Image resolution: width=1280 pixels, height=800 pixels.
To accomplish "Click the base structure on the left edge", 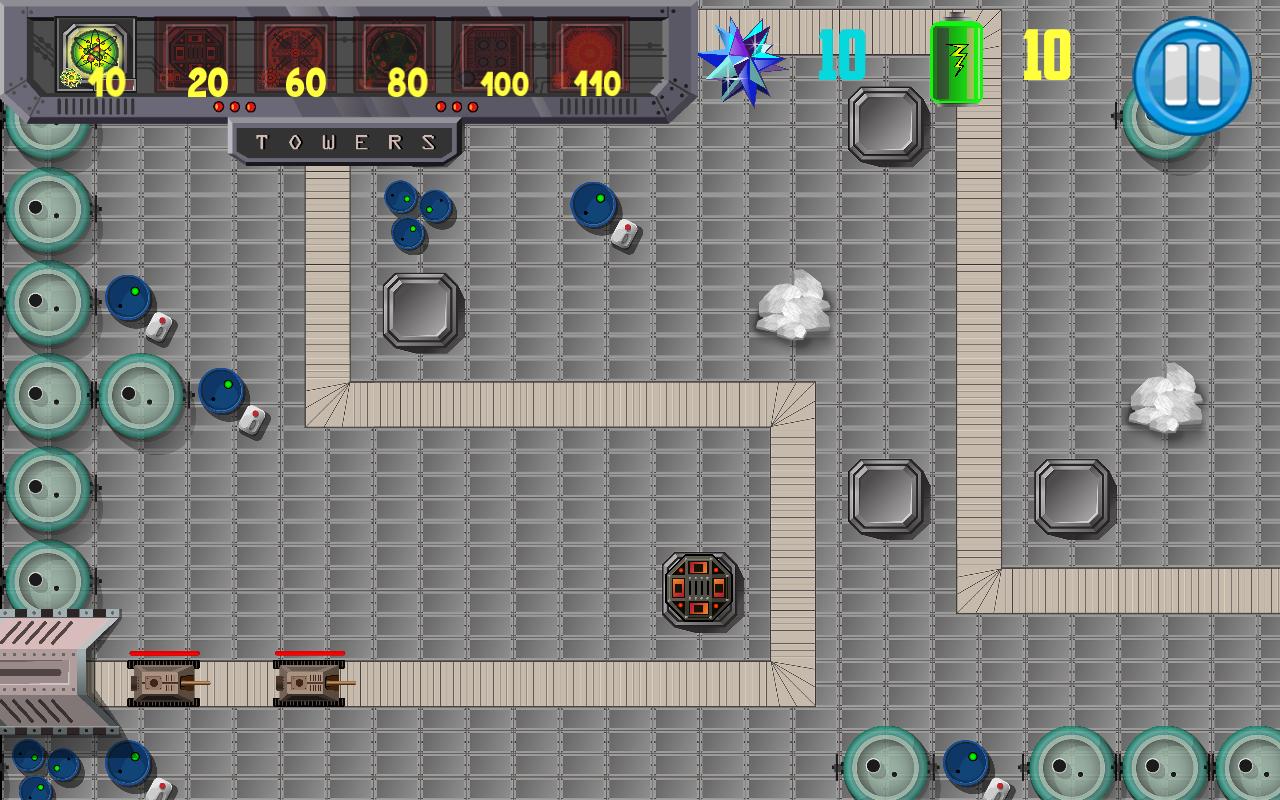I will pos(45,670).
